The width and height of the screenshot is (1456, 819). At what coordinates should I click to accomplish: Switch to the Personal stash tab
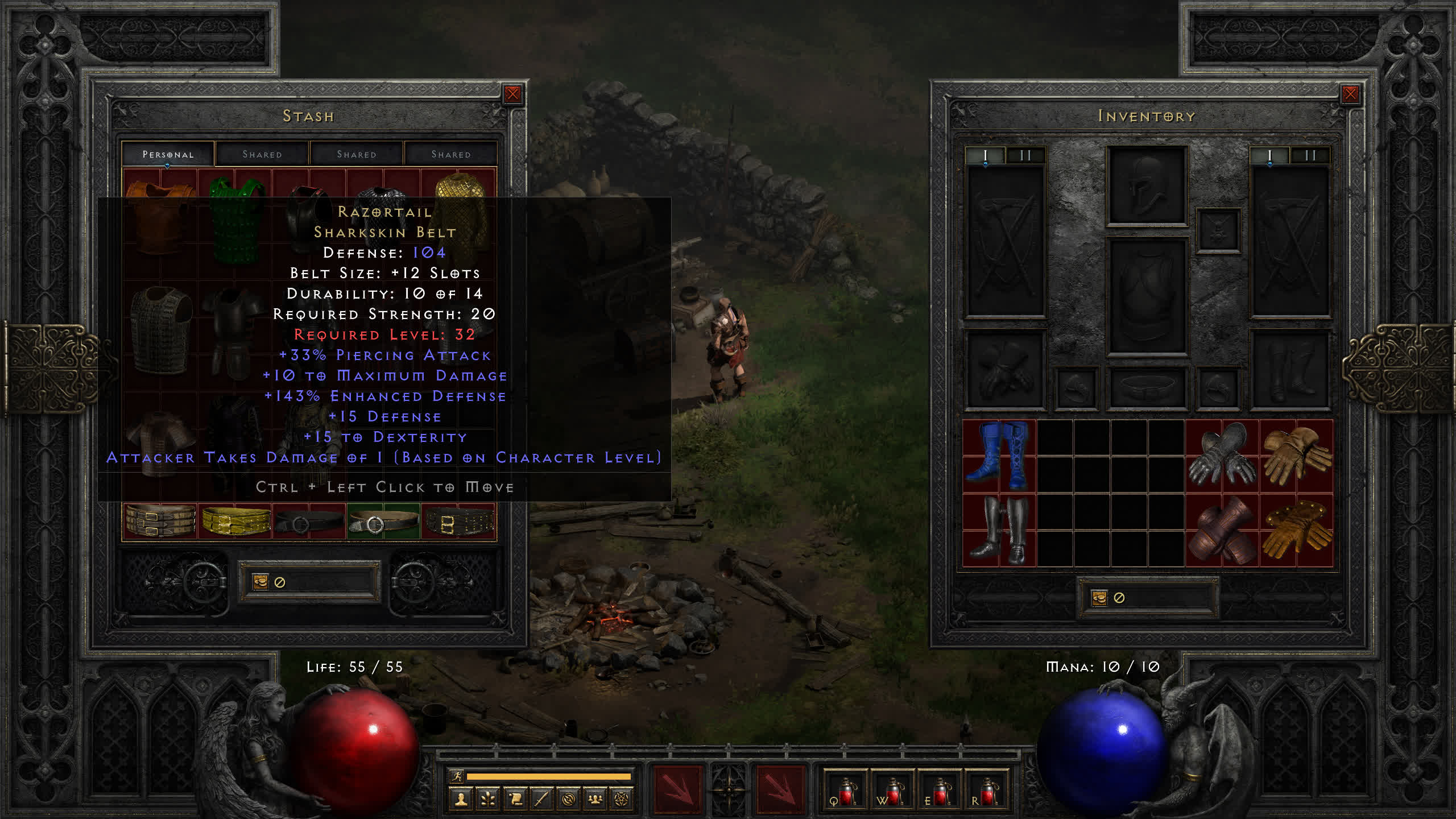point(168,154)
